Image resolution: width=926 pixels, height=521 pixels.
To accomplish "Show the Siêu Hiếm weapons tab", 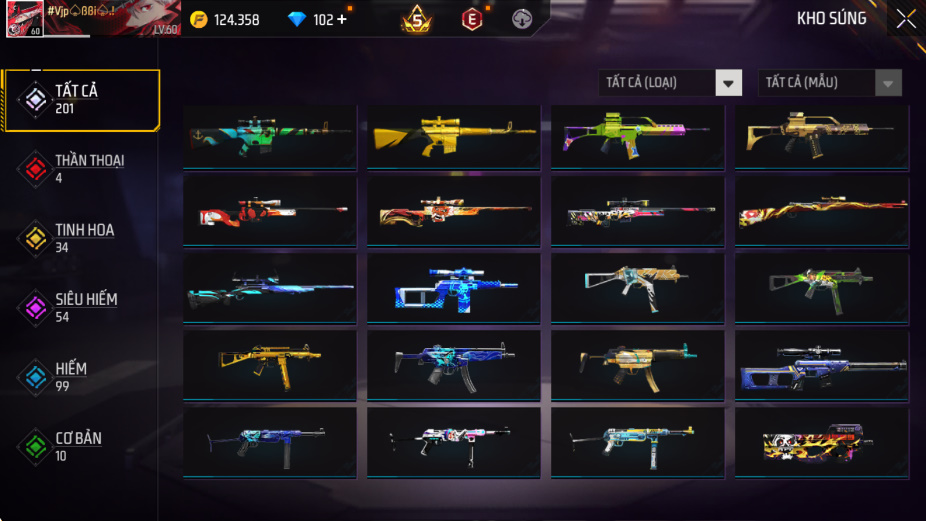I will coord(80,308).
